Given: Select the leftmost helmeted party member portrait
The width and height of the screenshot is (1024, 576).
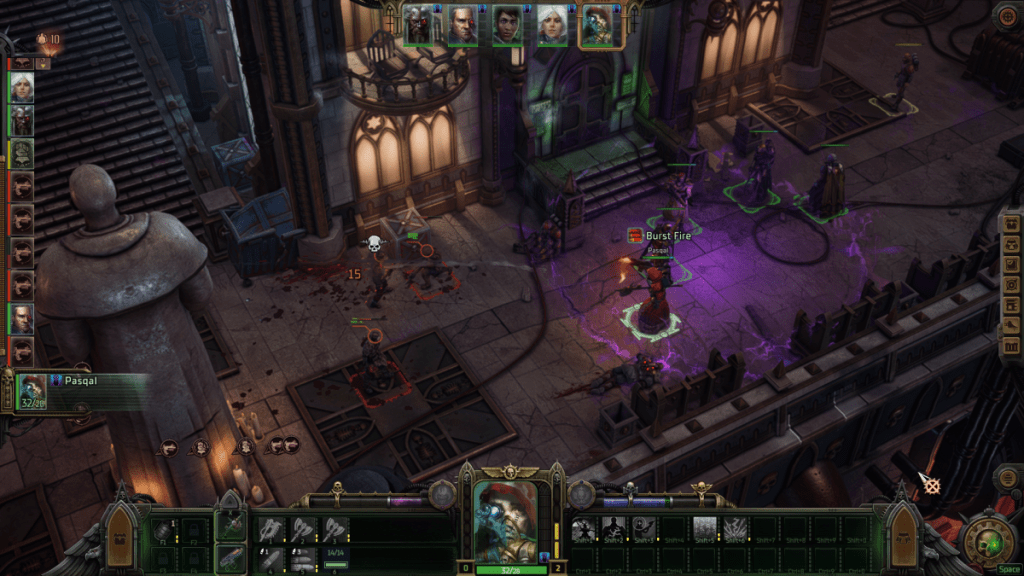Looking at the screenshot, I should 418,27.
